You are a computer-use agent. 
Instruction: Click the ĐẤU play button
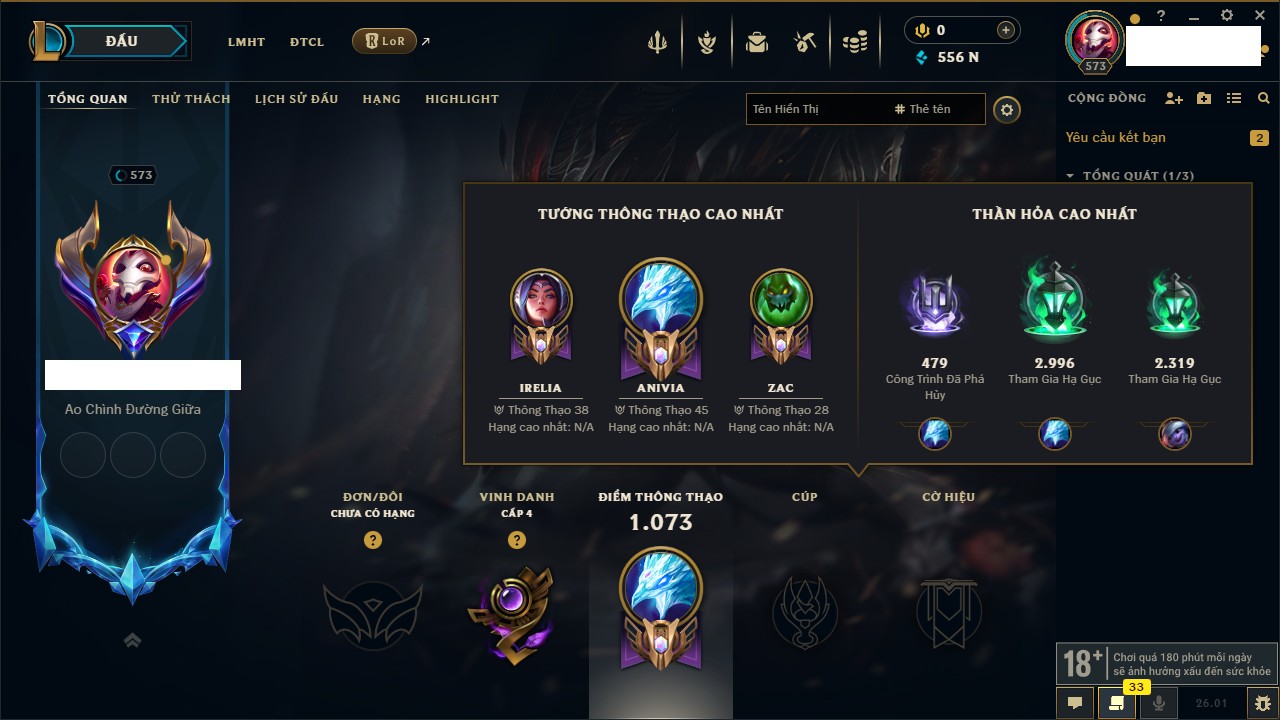[x=122, y=41]
